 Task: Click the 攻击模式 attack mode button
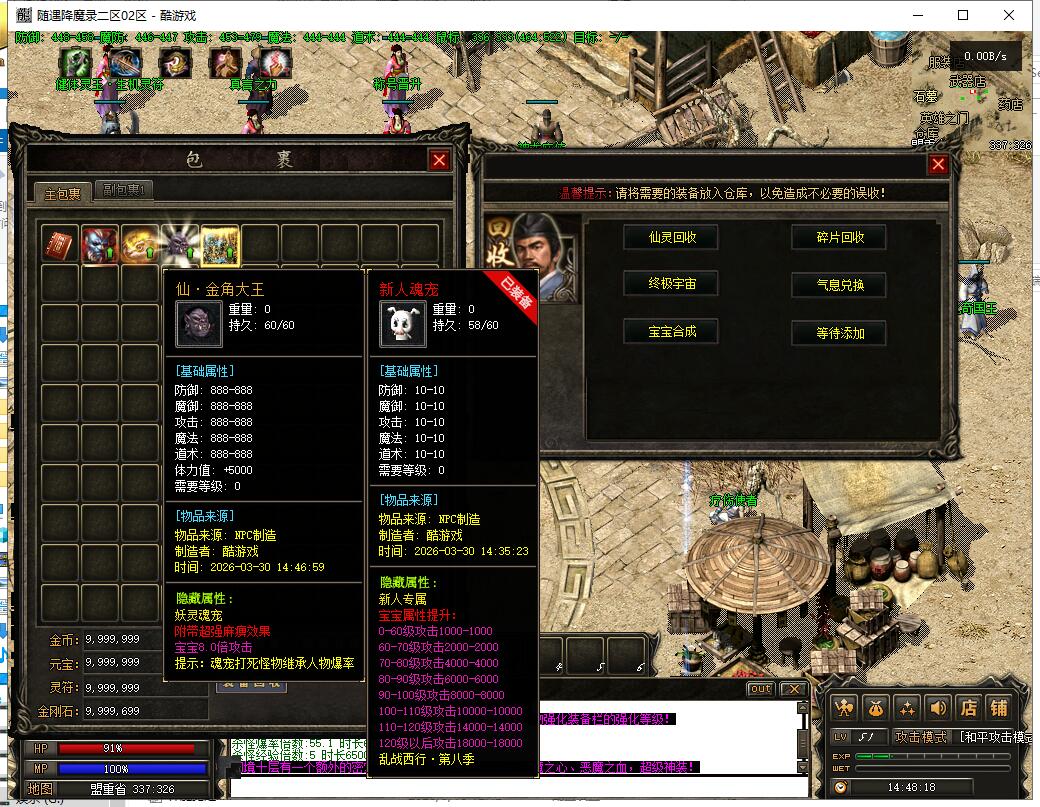click(x=921, y=737)
